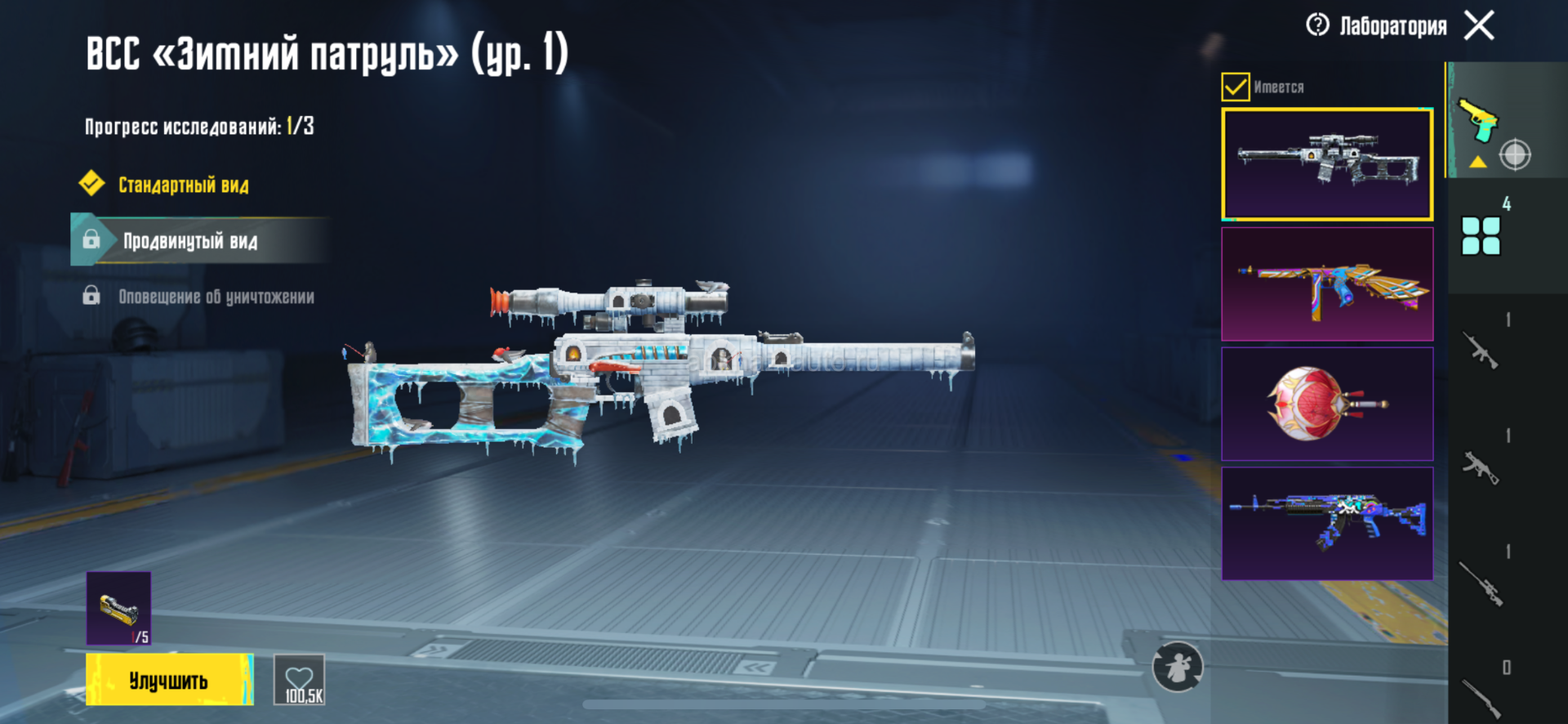1568x724 pixels.
Task: Open the four-squares all categories tab
Action: (x=1481, y=235)
